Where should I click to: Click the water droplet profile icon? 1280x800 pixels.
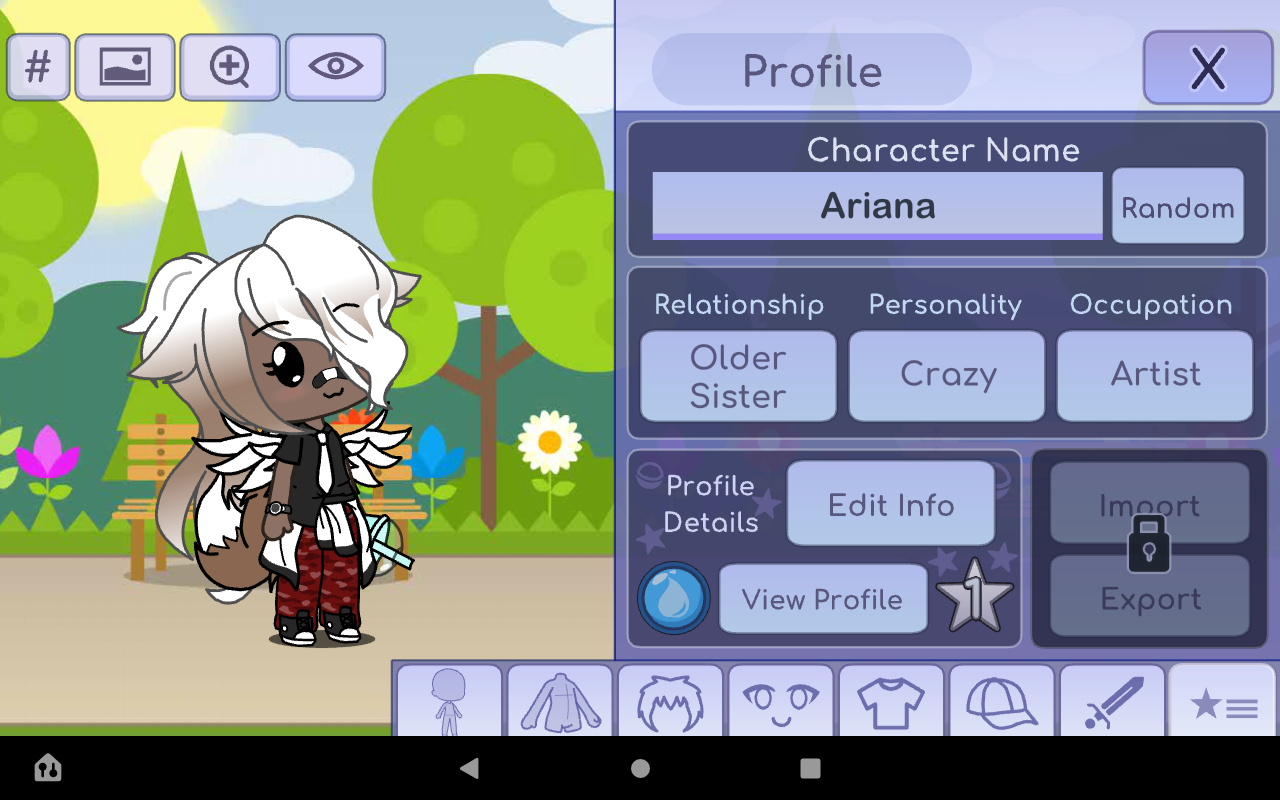click(674, 598)
